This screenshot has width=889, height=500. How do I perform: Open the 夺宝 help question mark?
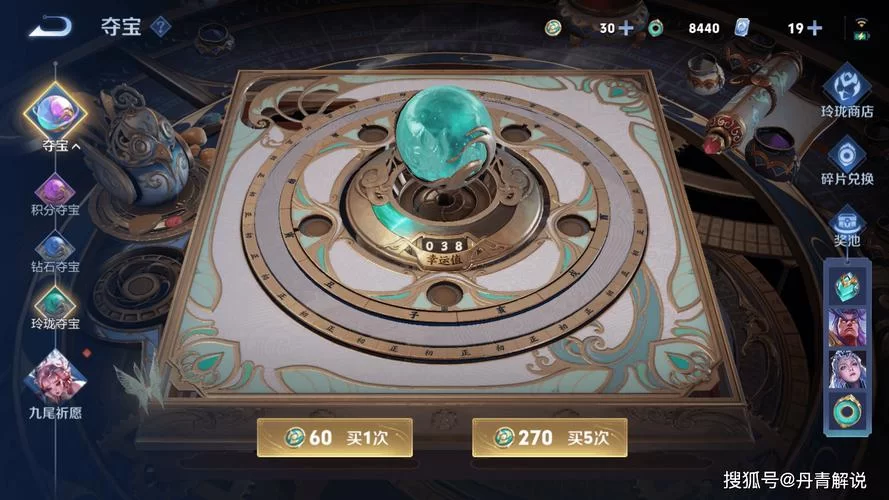tap(160, 27)
